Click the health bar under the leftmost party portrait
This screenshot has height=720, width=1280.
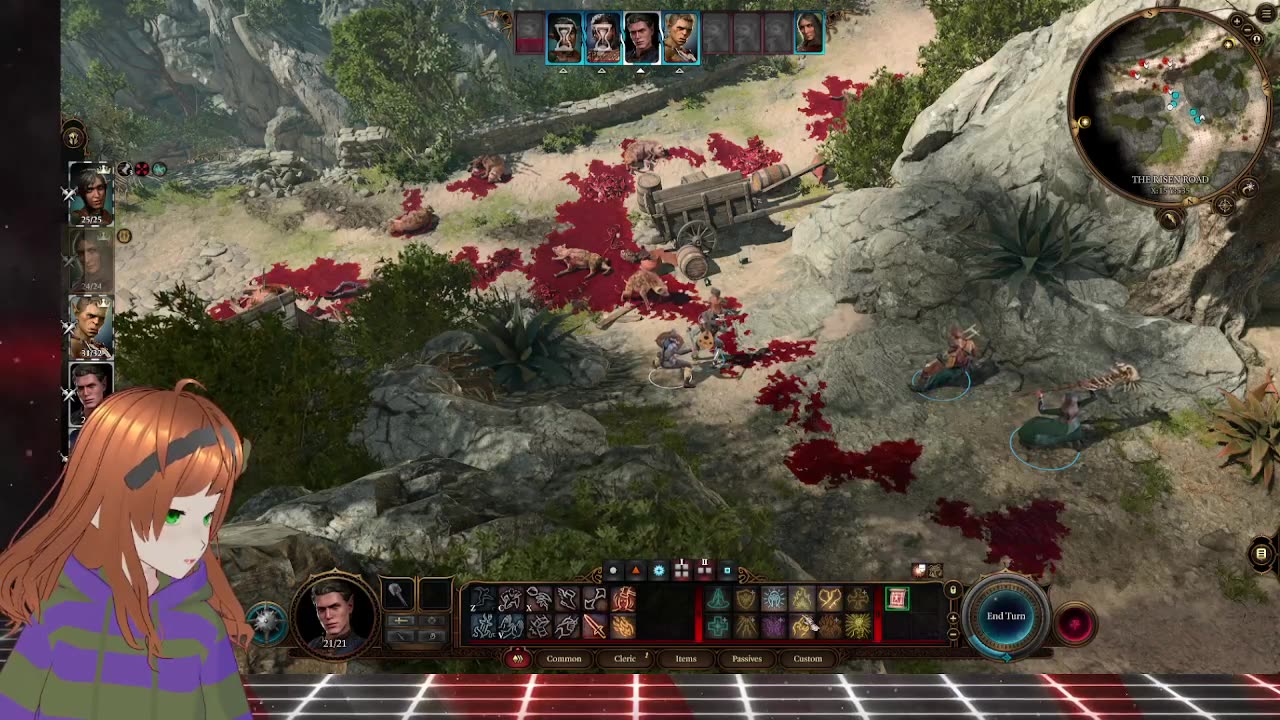pyautogui.click(x=90, y=219)
